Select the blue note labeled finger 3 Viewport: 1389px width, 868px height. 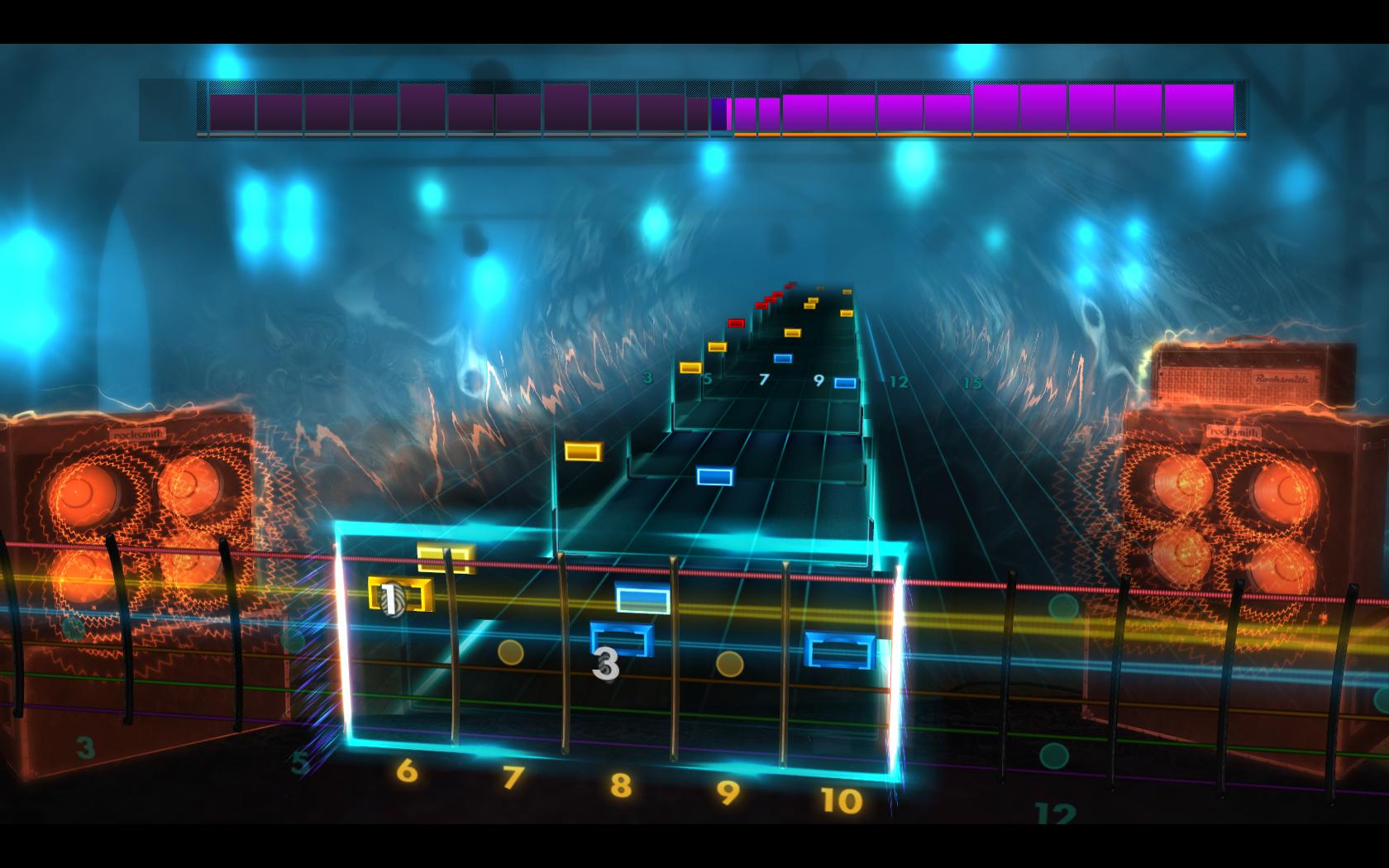click(x=622, y=637)
